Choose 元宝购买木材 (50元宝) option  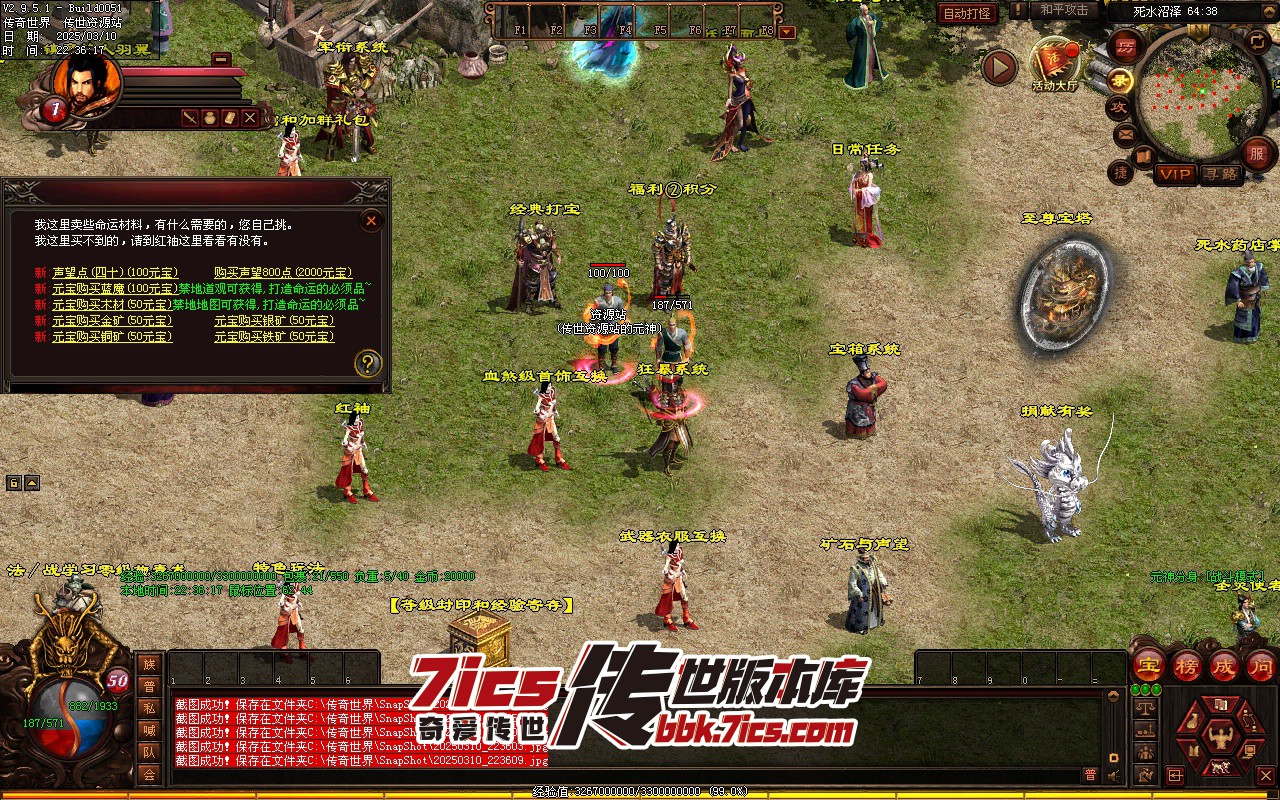(112, 305)
